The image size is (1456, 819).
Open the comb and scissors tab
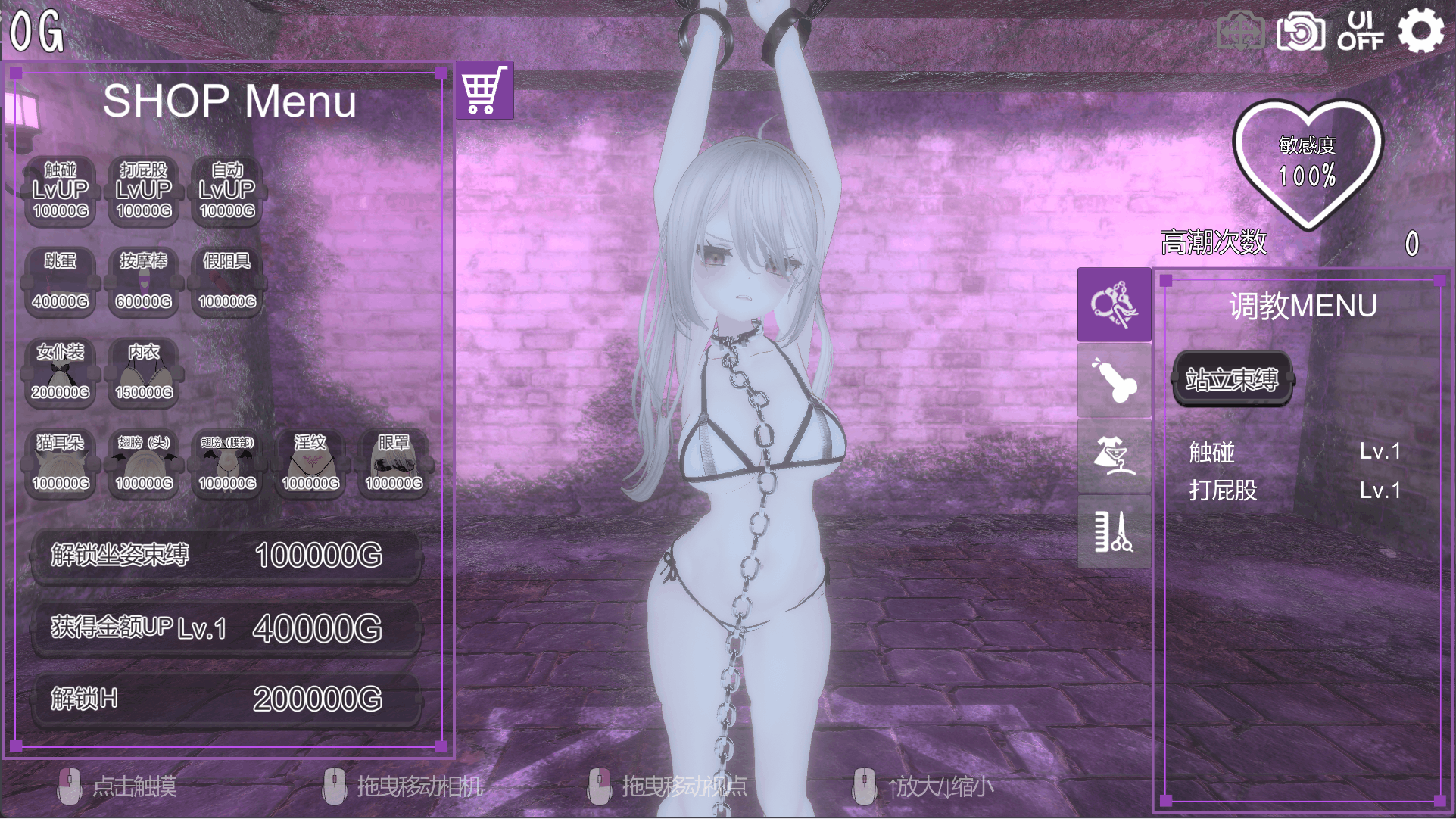point(1114,531)
